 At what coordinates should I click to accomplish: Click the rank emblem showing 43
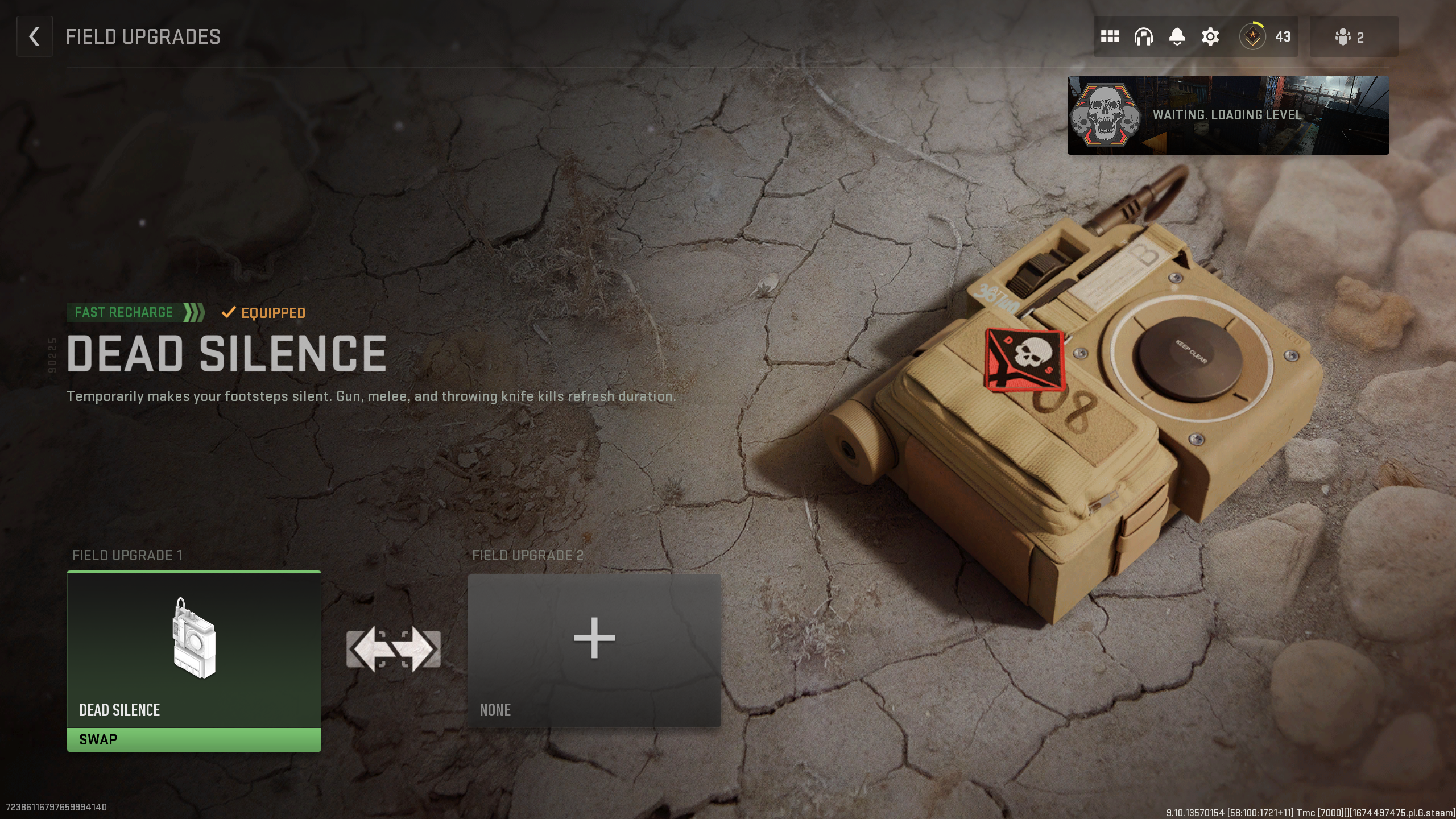coord(1252,36)
